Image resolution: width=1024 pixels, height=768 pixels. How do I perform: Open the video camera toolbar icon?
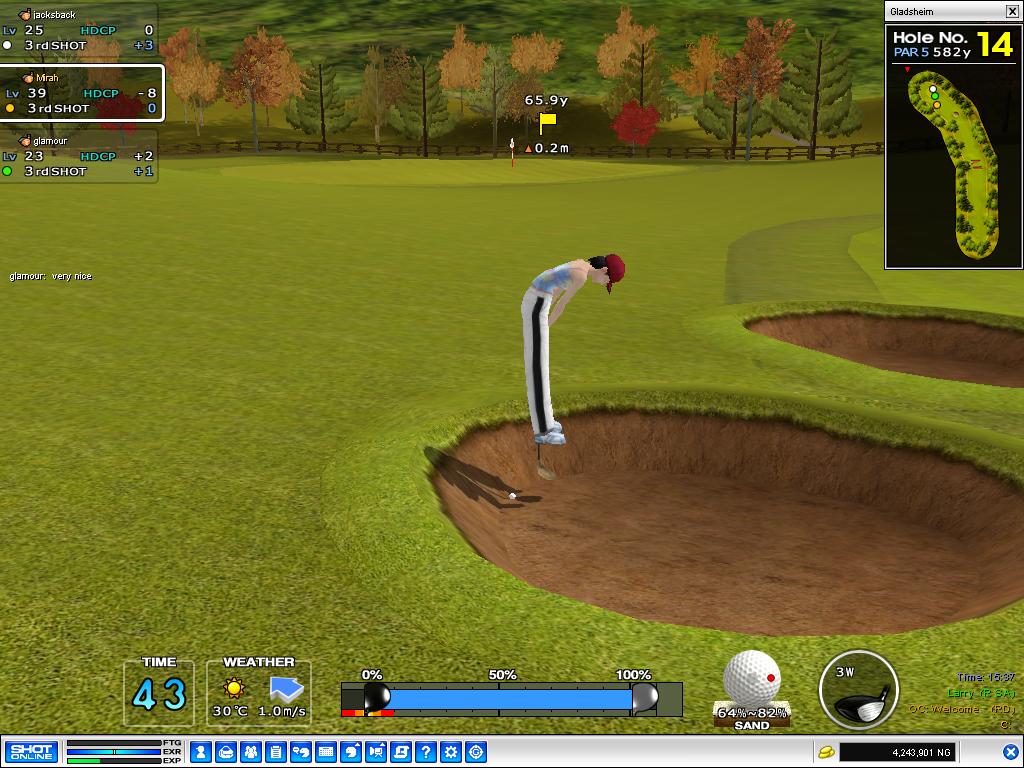coord(376,752)
